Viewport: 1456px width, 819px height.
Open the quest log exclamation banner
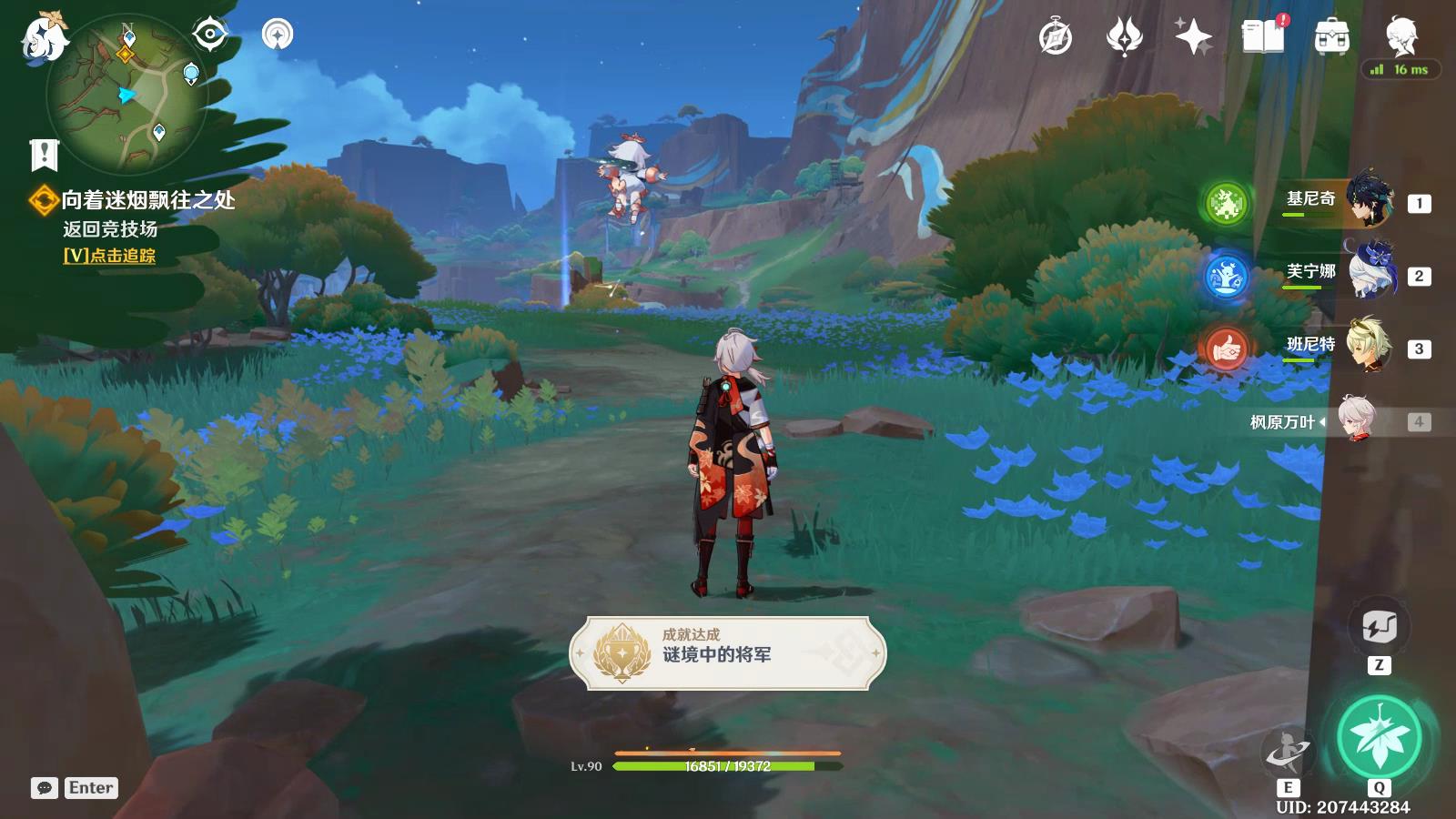[44, 155]
